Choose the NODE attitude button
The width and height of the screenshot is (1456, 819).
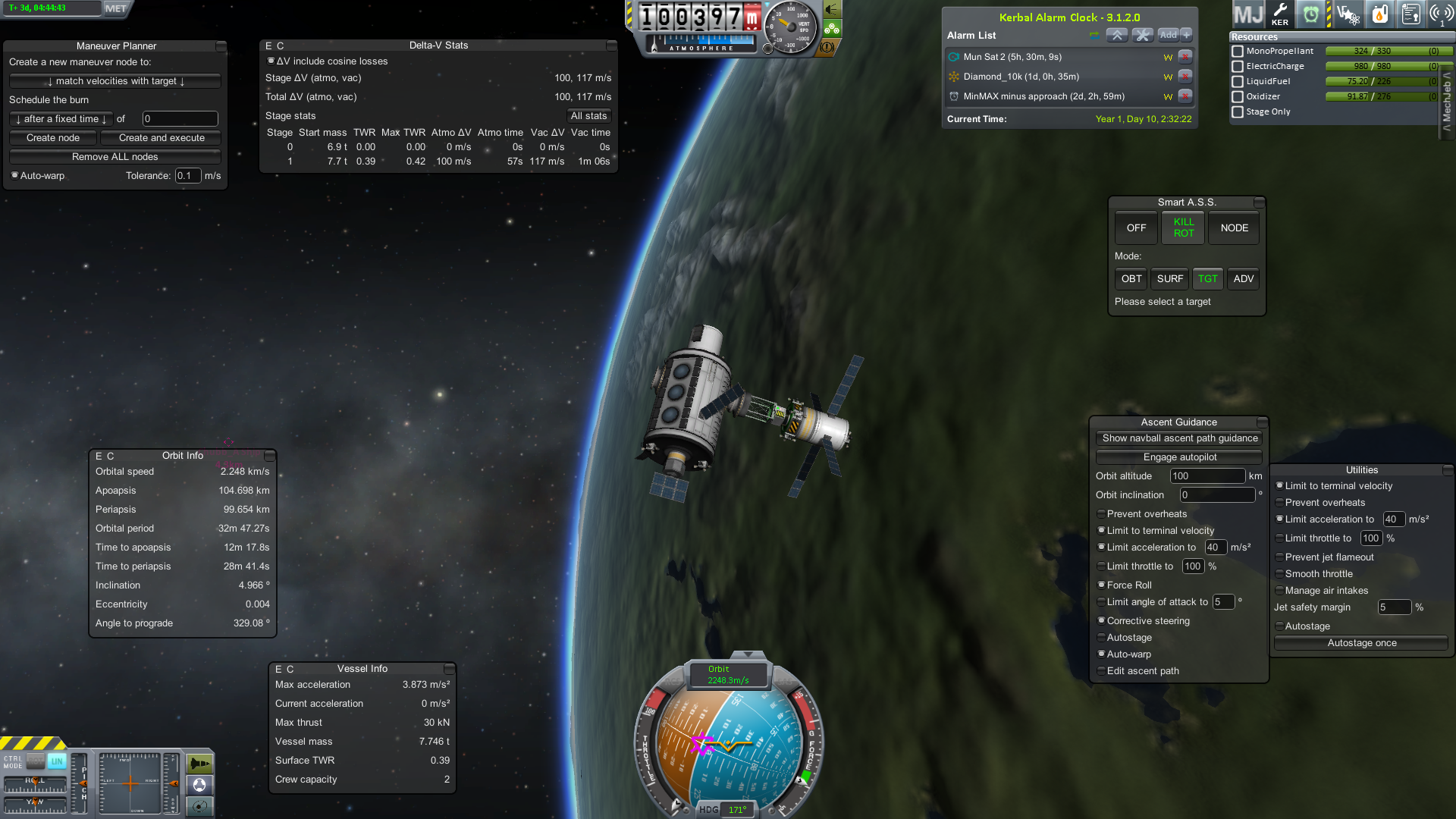(x=1234, y=228)
